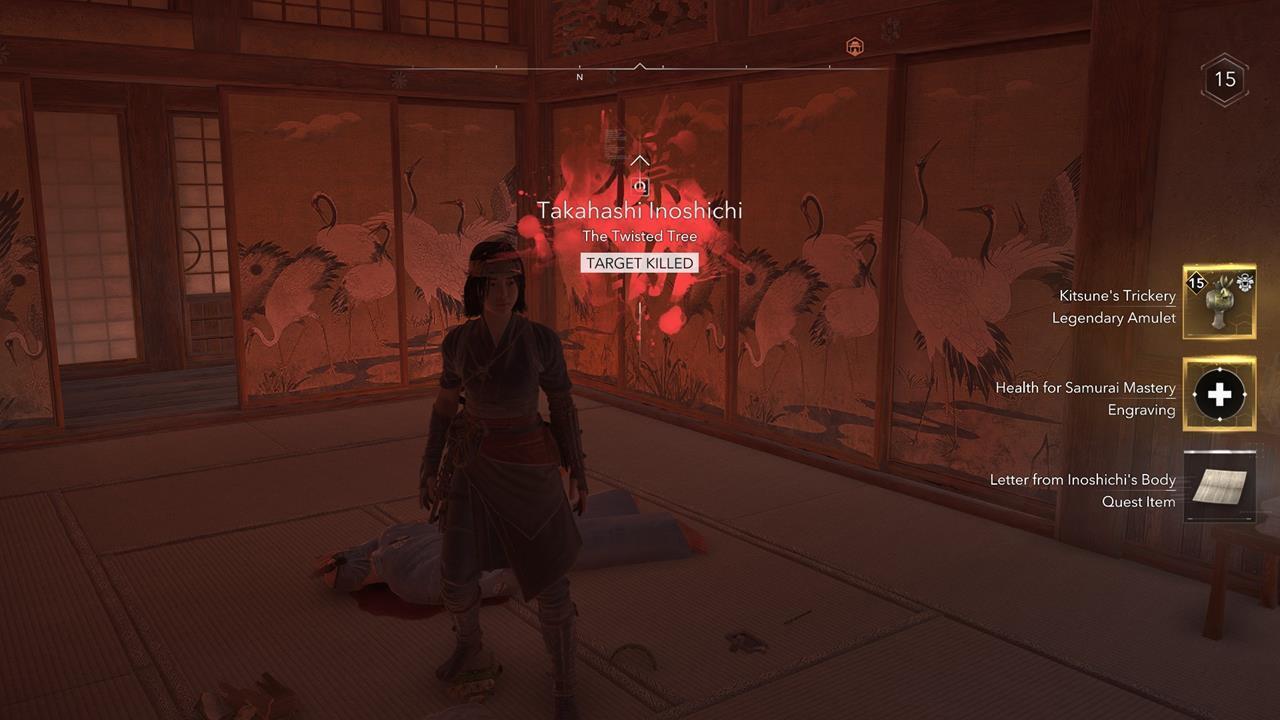Click the Twisted Tree subtitle text
Screen dimensions: 1280x720
(x=638, y=236)
